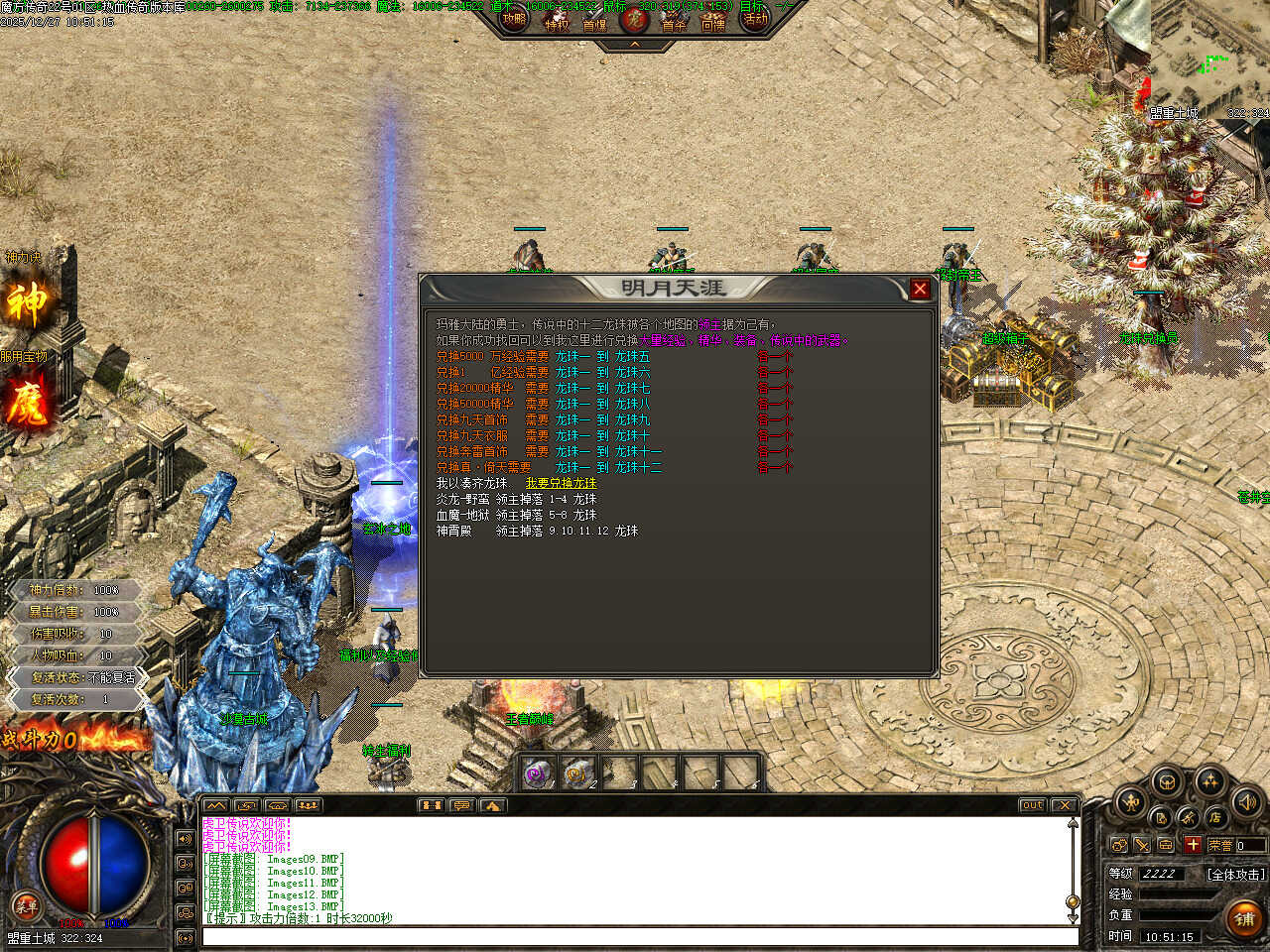Open the 店 shop round button
The height and width of the screenshot is (952, 1270).
pyautogui.click(x=1215, y=817)
